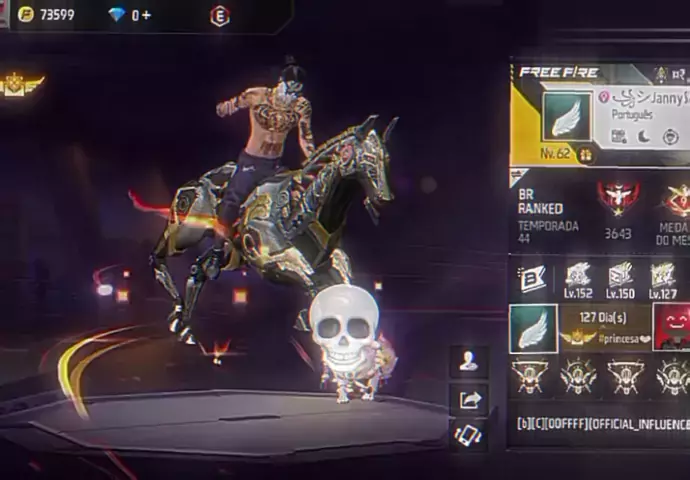Open the gold coin currency icon
The image size is (690, 480).
26,15
